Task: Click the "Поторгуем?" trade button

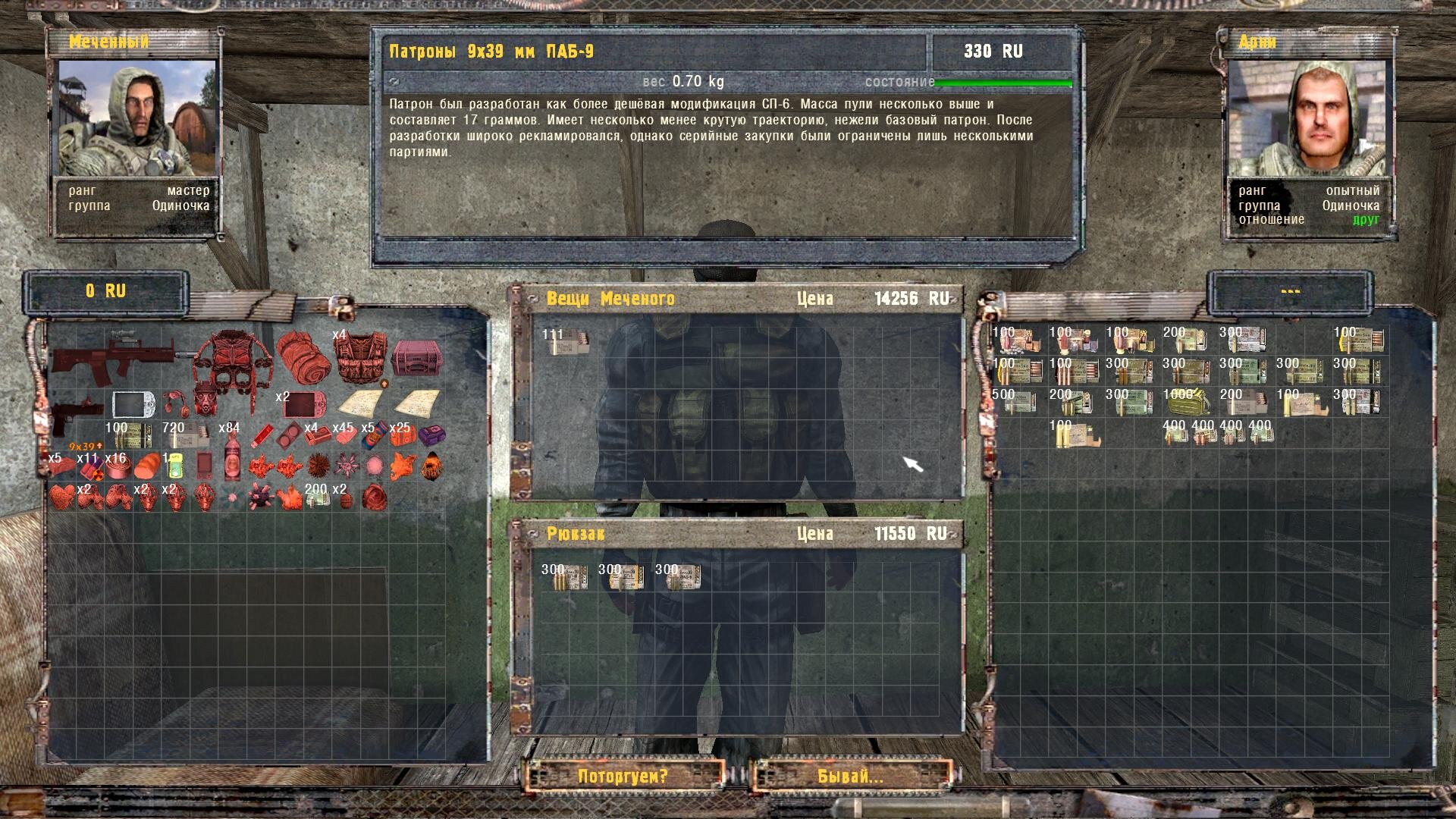Action: tap(623, 777)
